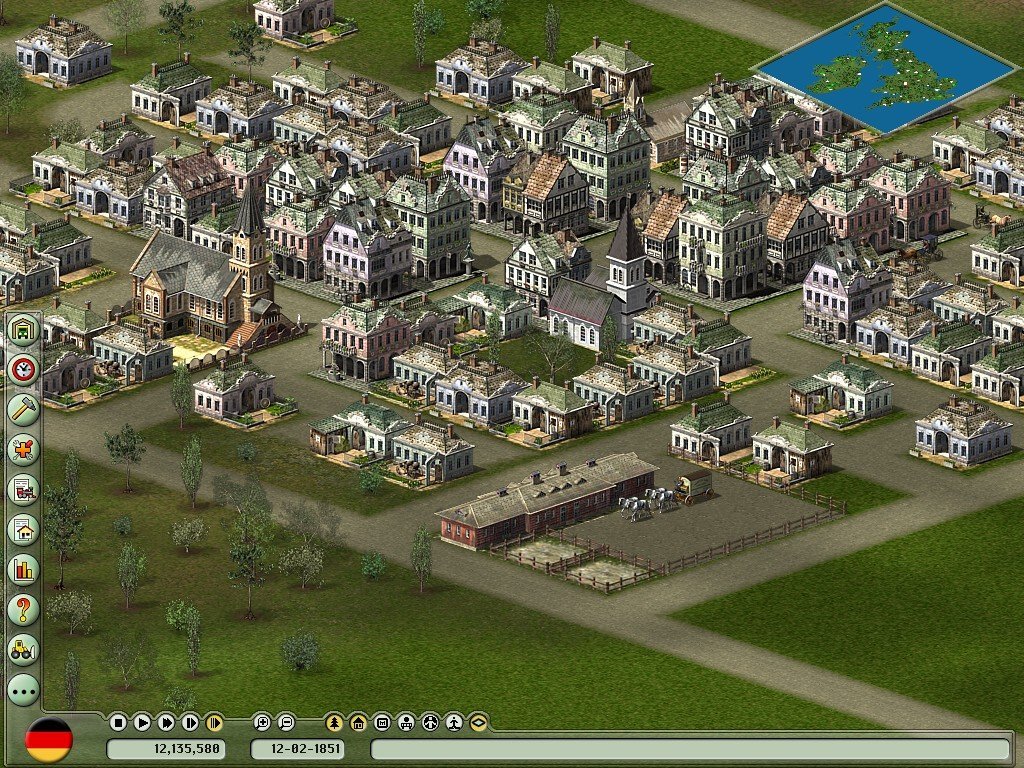Click the British Isles minimap
The width and height of the screenshot is (1024, 768).
tap(883, 67)
